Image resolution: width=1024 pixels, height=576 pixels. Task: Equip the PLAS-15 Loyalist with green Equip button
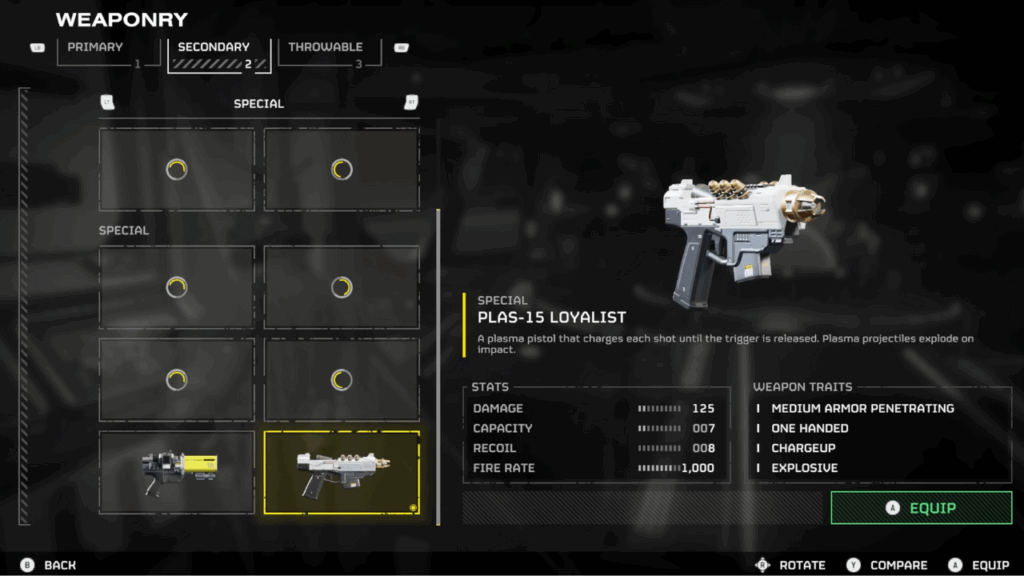coord(919,508)
